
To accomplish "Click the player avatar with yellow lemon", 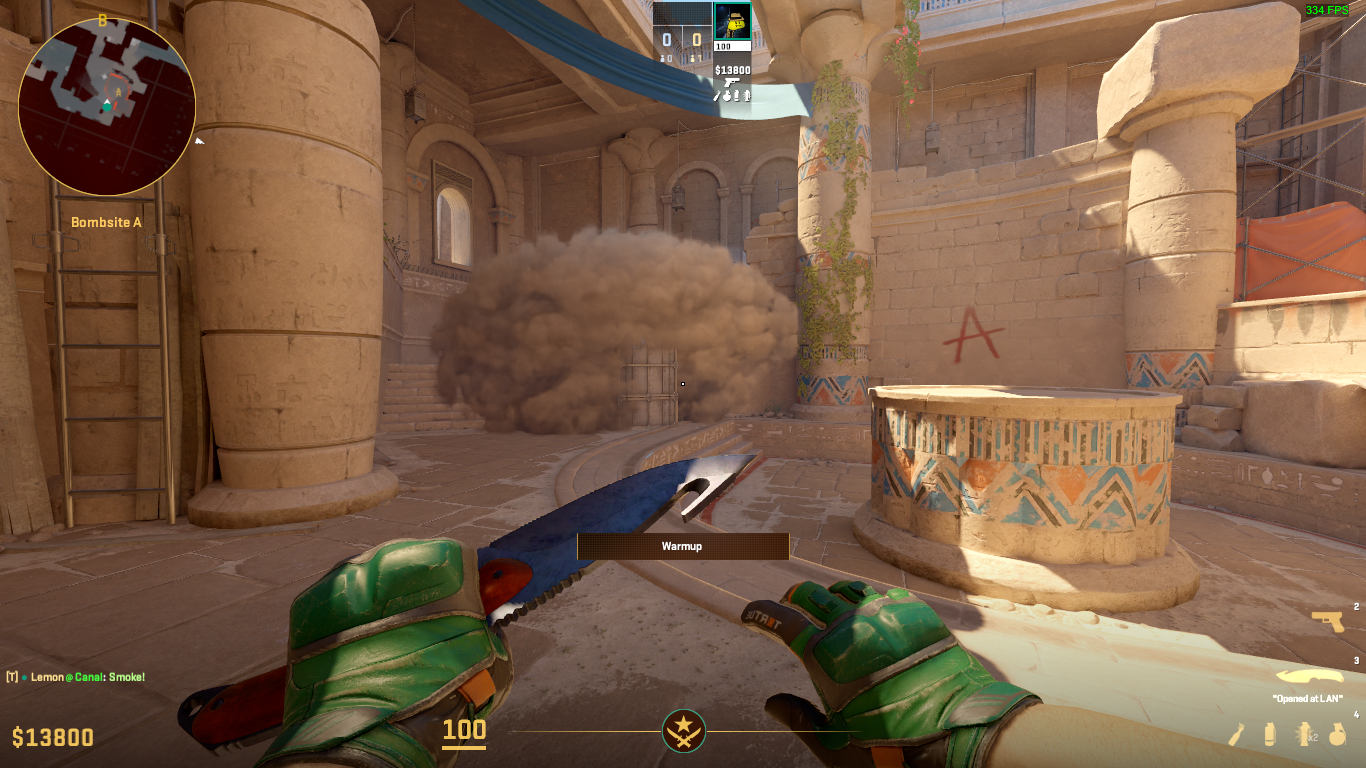I will click(732, 20).
